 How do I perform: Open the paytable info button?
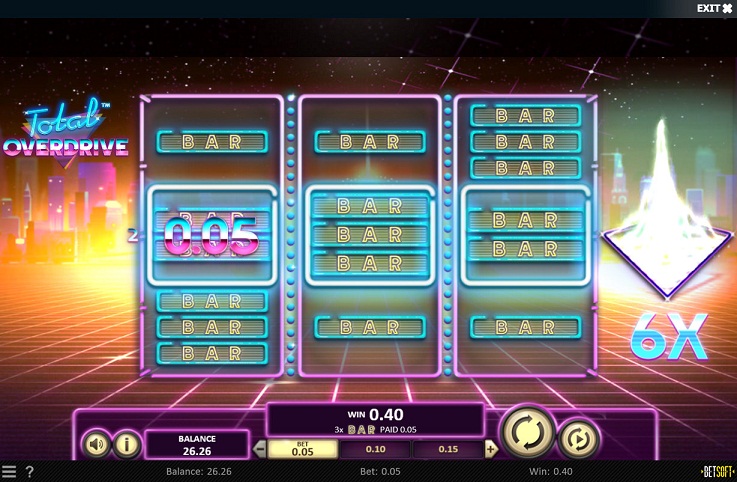click(126, 444)
